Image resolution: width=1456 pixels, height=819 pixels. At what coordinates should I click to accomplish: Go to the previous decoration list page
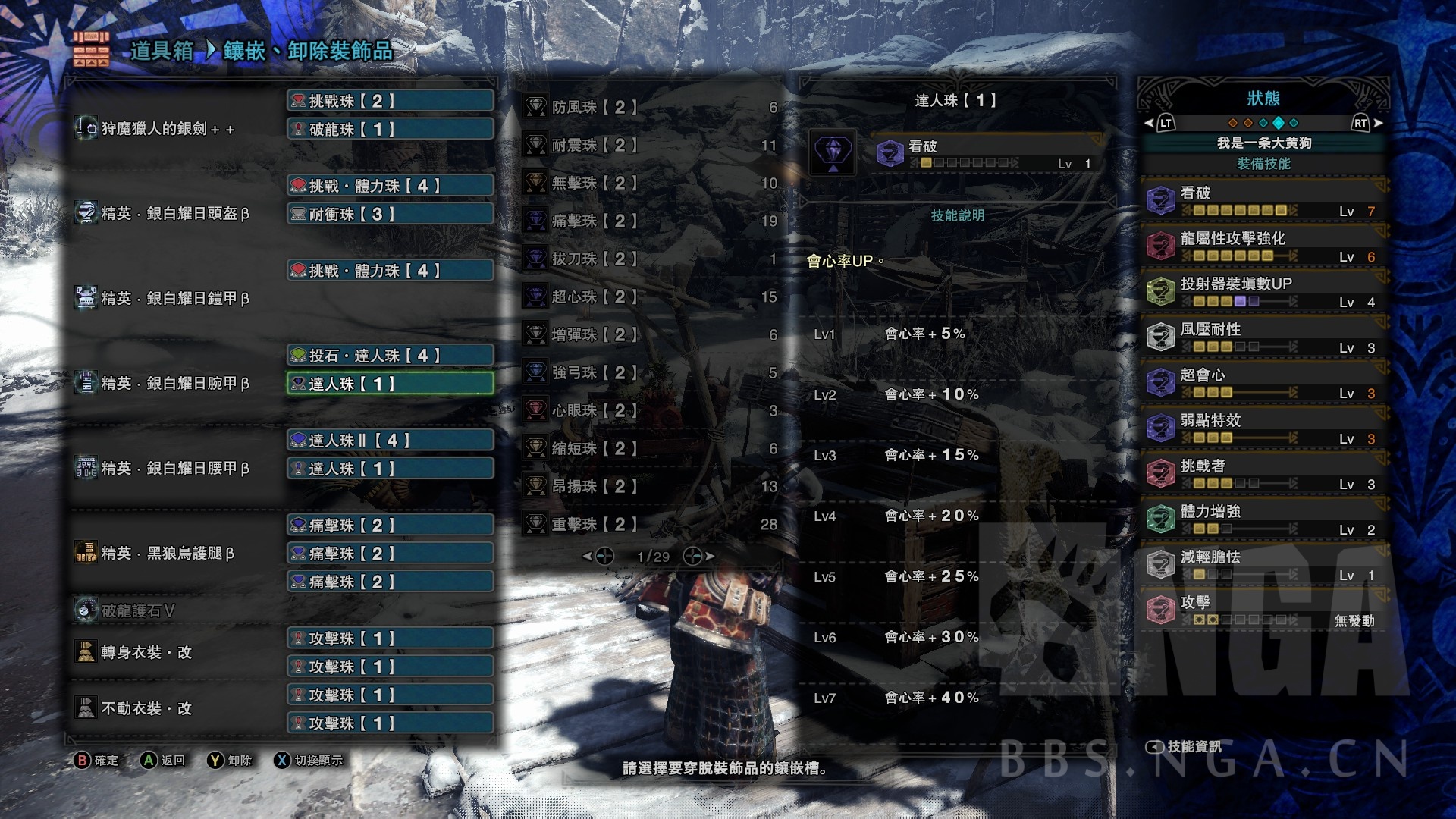click(599, 557)
